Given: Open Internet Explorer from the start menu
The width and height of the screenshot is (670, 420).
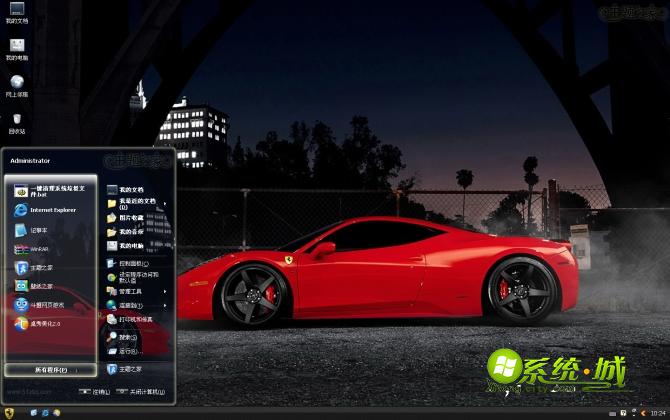Looking at the screenshot, I should [x=50, y=210].
